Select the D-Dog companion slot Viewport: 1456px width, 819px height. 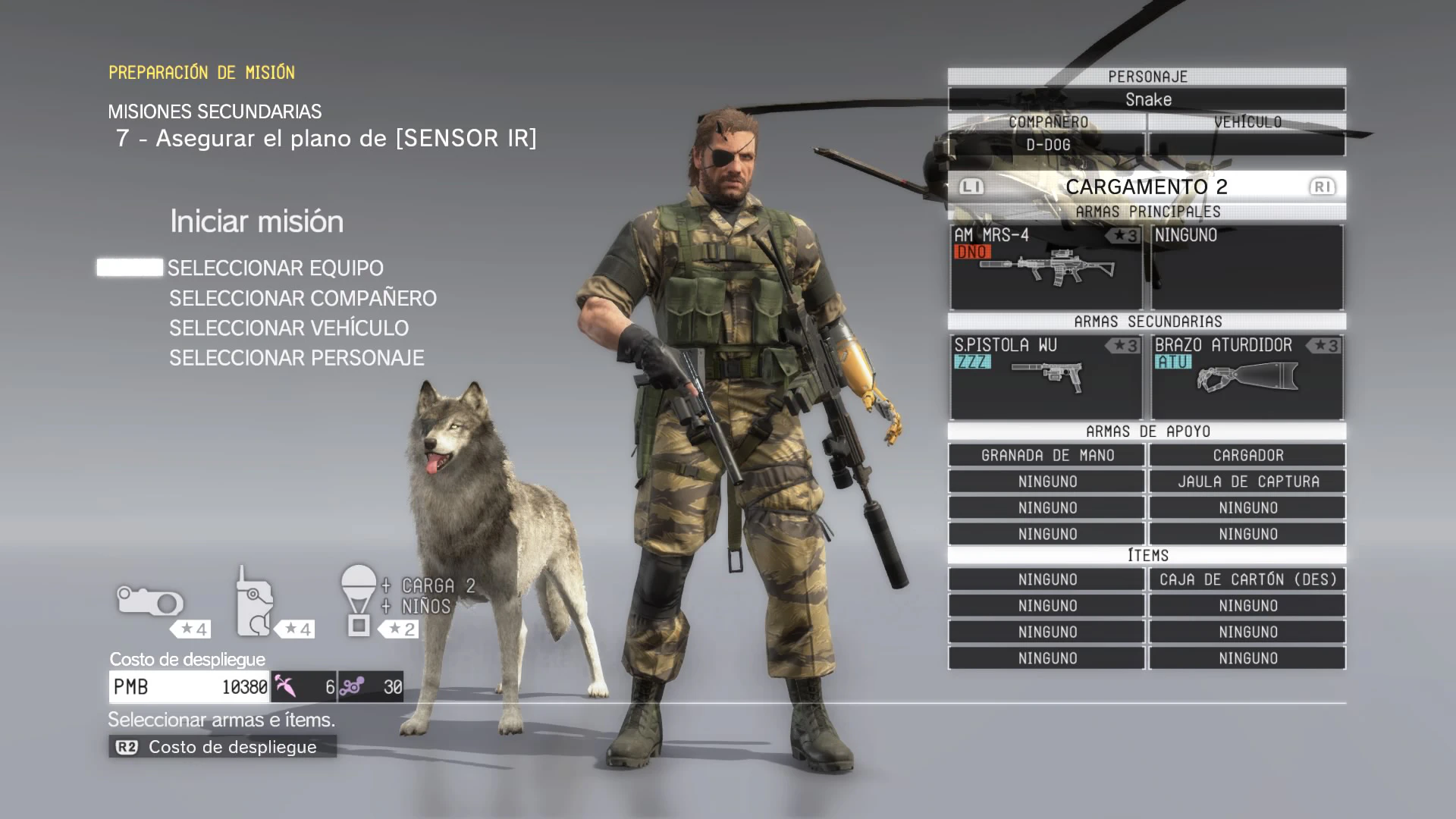click(x=1047, y=144)
